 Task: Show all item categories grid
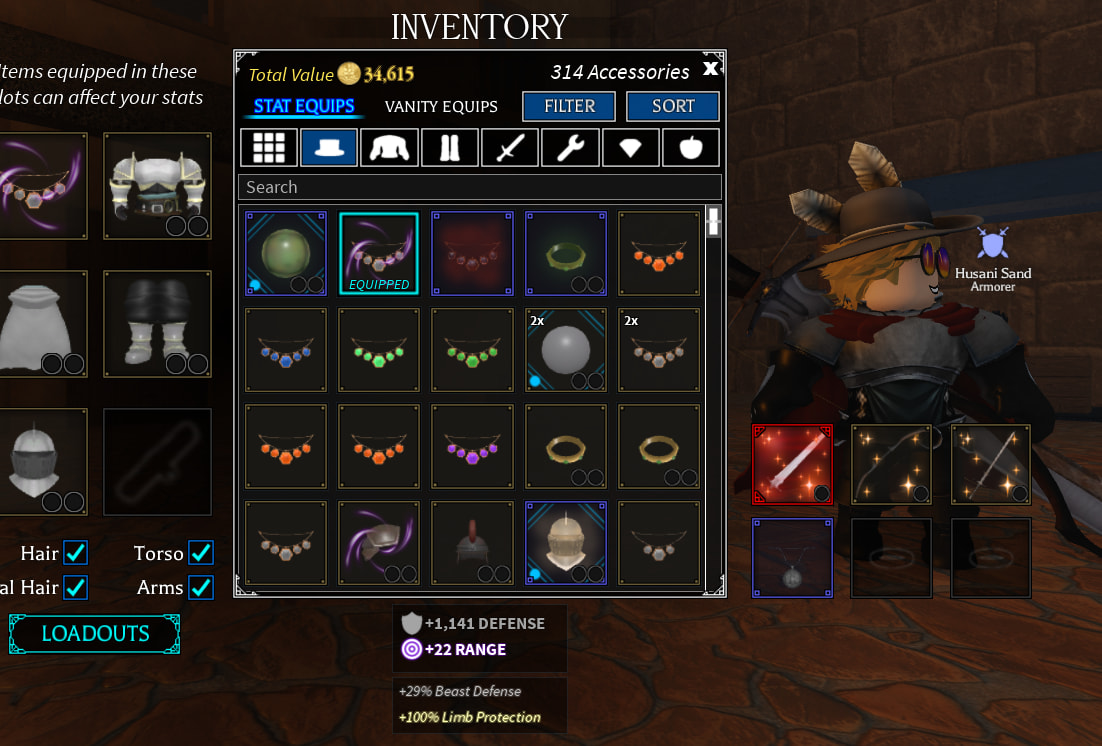click(268, 148)
